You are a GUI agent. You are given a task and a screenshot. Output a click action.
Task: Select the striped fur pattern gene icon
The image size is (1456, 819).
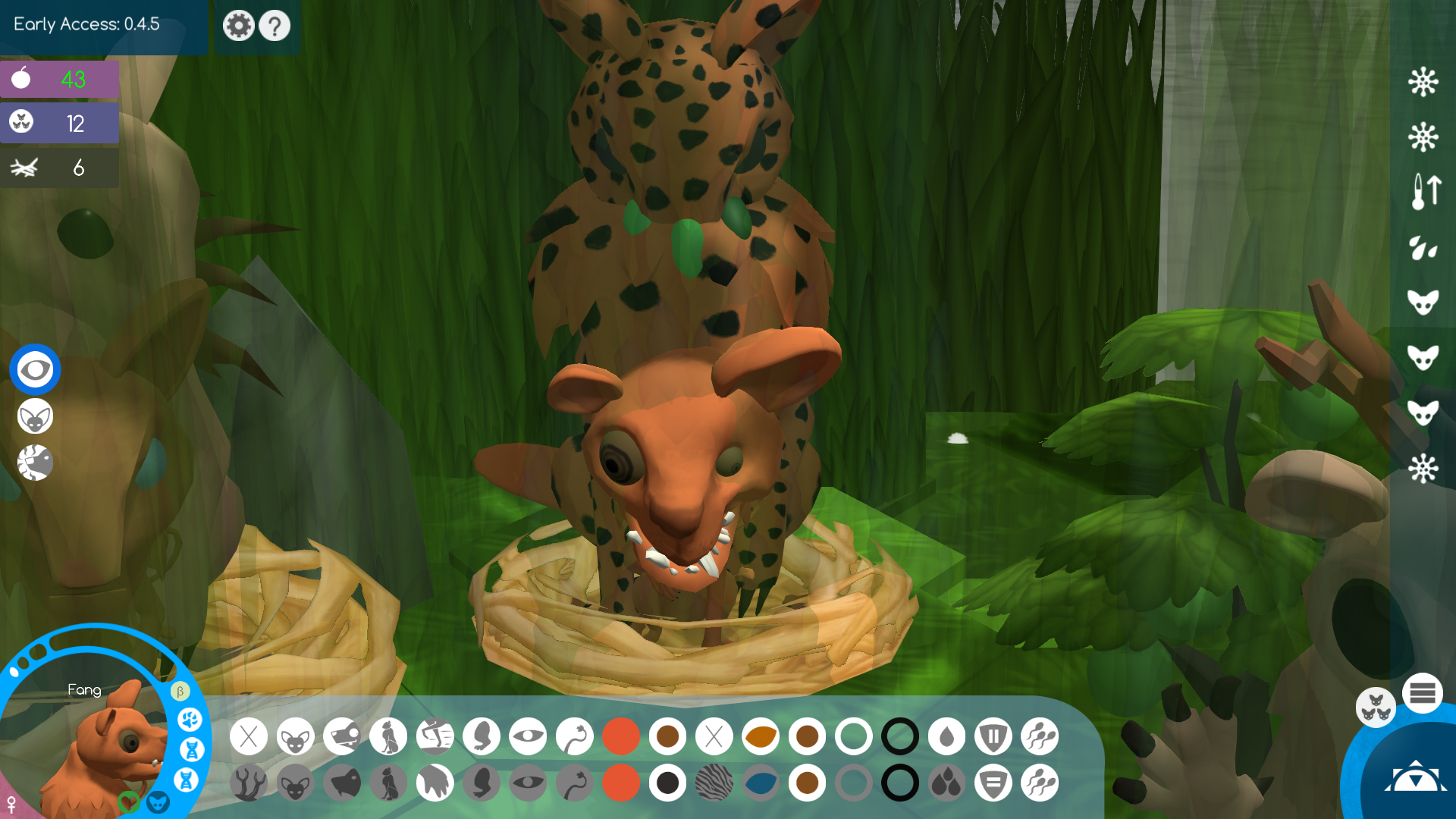pyautogui.click(x=714, y=782)
